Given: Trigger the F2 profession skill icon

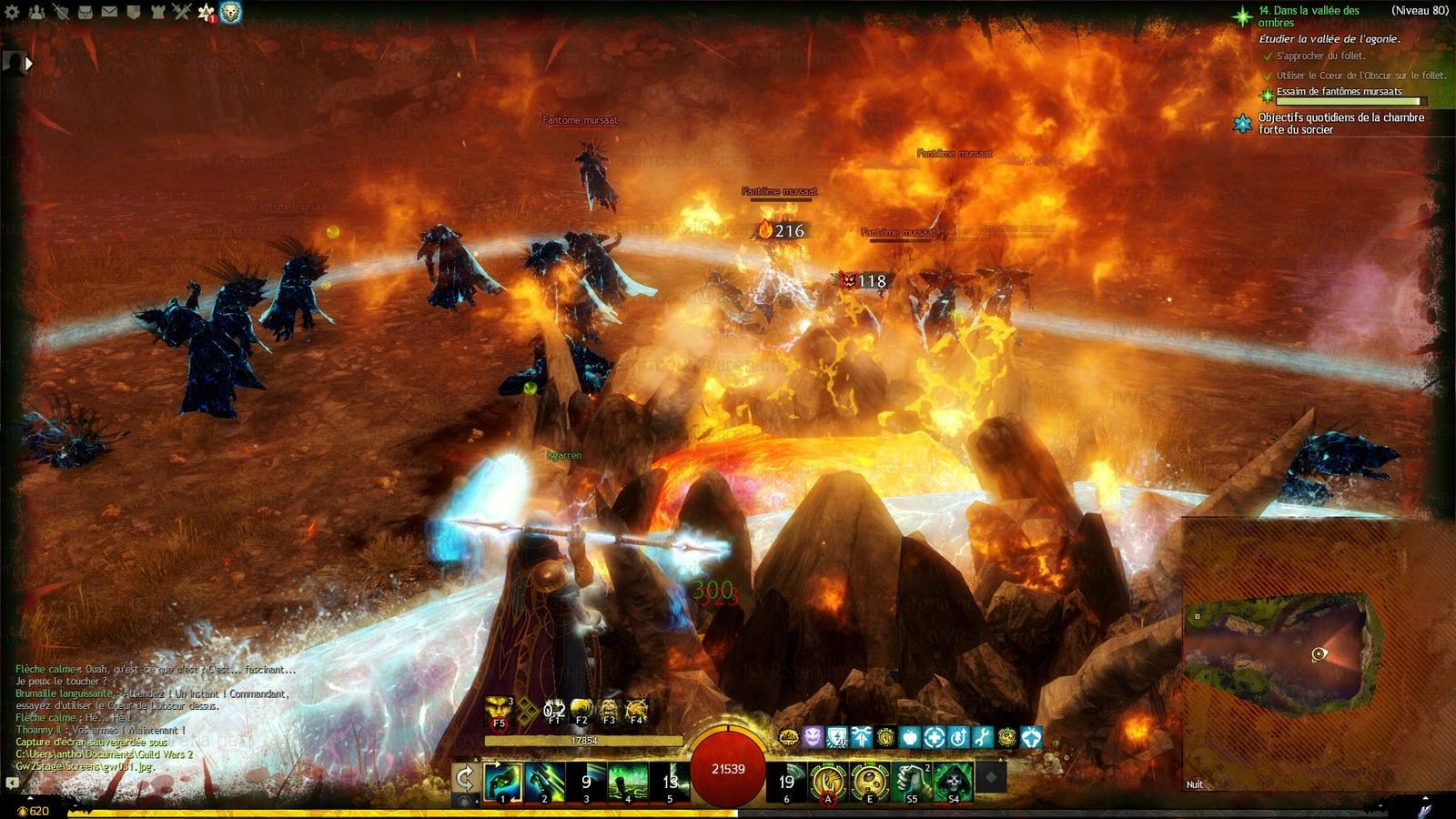Looking at the screenshot, I should tap(581, 711).
